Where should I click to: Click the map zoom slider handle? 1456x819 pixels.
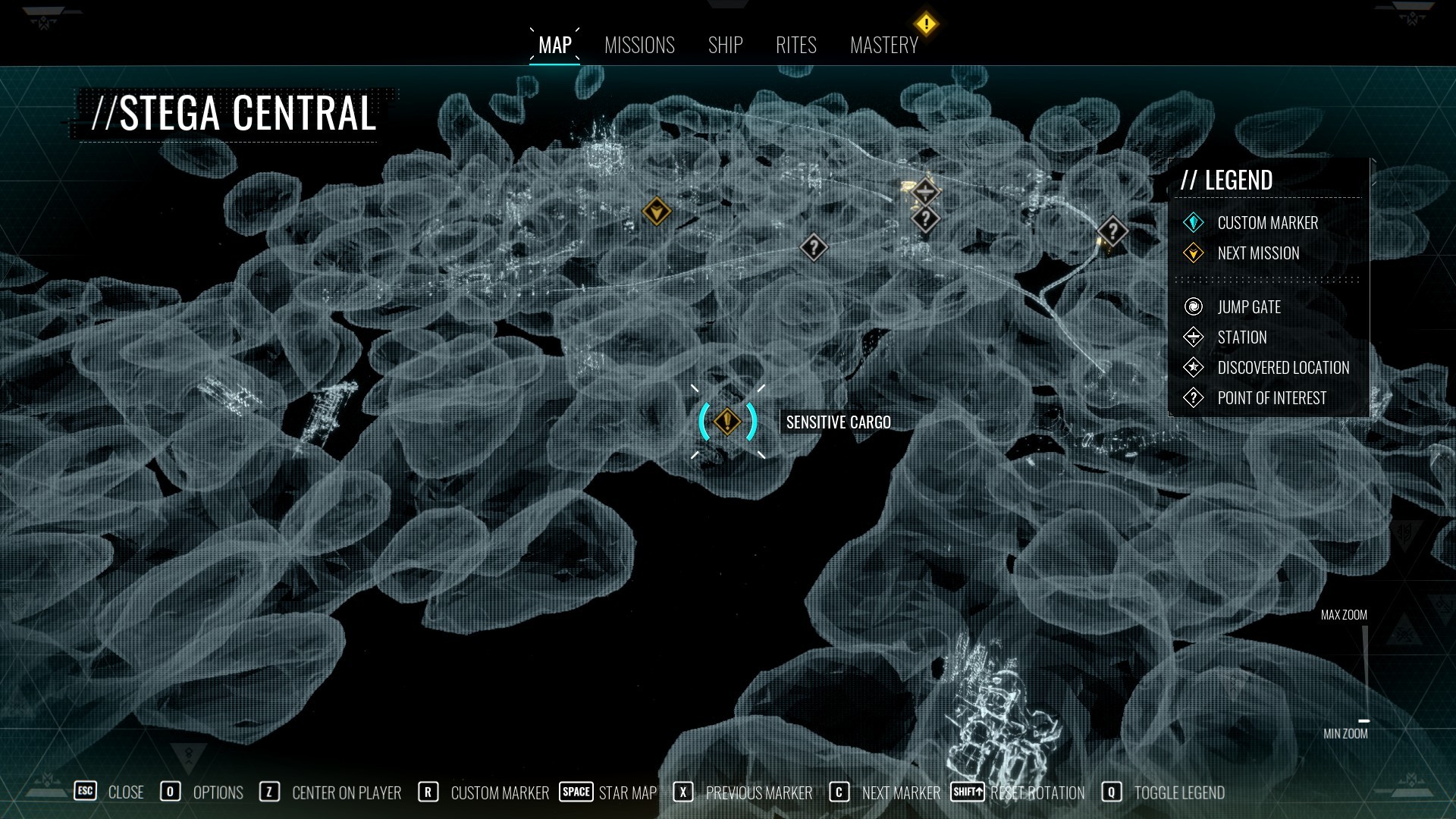point(1363,720)
